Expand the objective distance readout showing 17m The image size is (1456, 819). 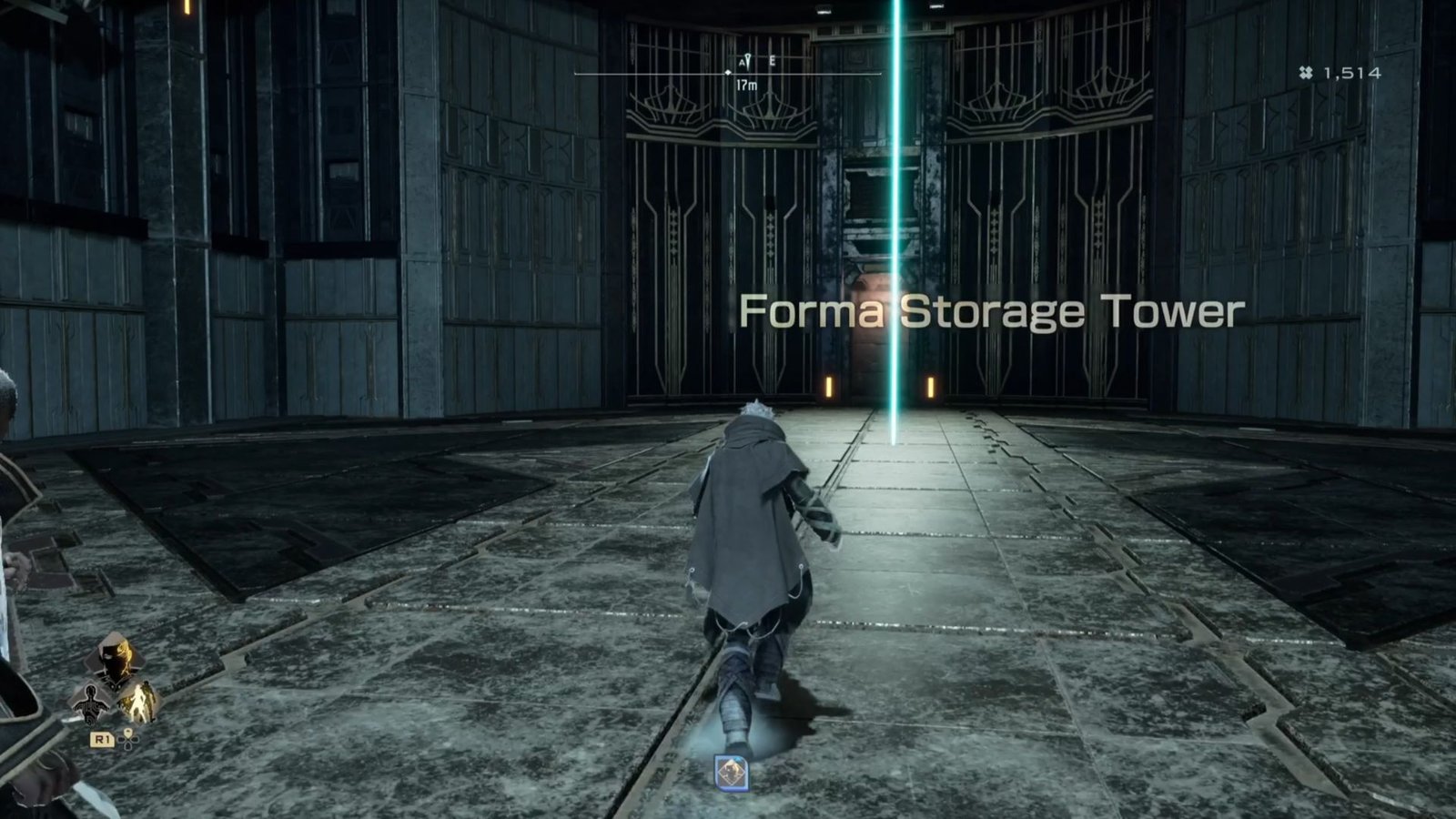coord(746,85)
